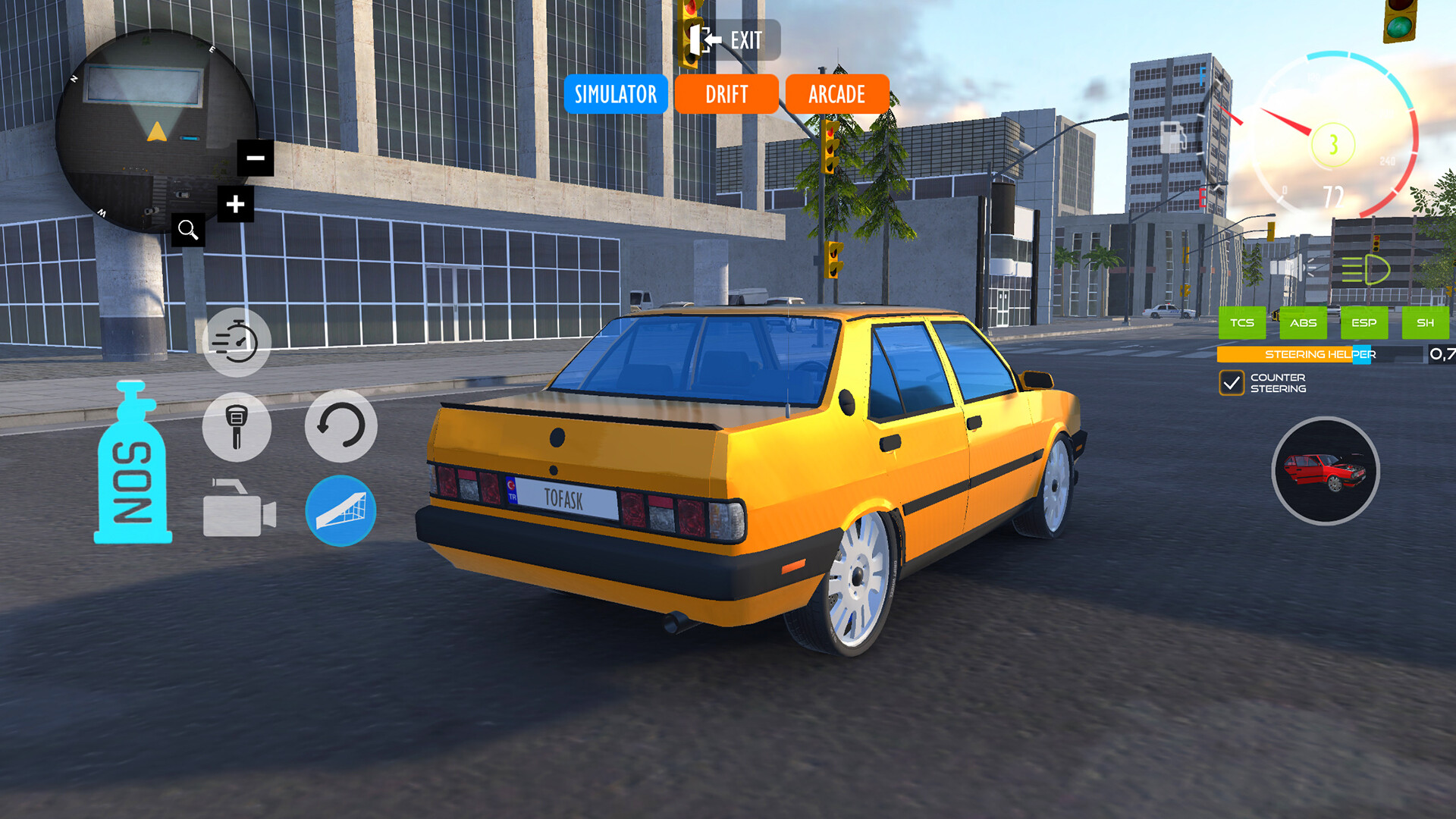Select the Drift mode tab
Image resolution: width=1456 pixels, height=819 pixels.
tap(726, 94)
